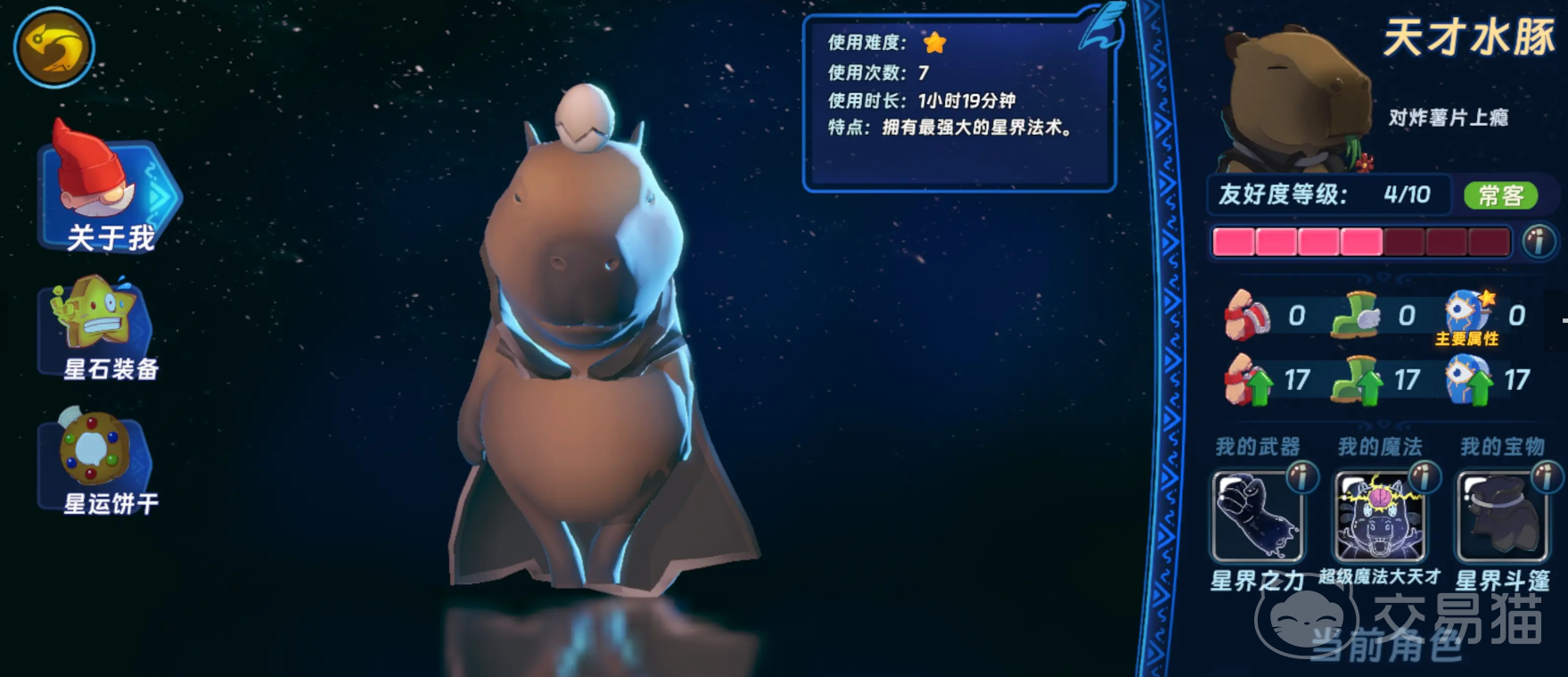Show friendship level info beside the pink bar

1538,242
